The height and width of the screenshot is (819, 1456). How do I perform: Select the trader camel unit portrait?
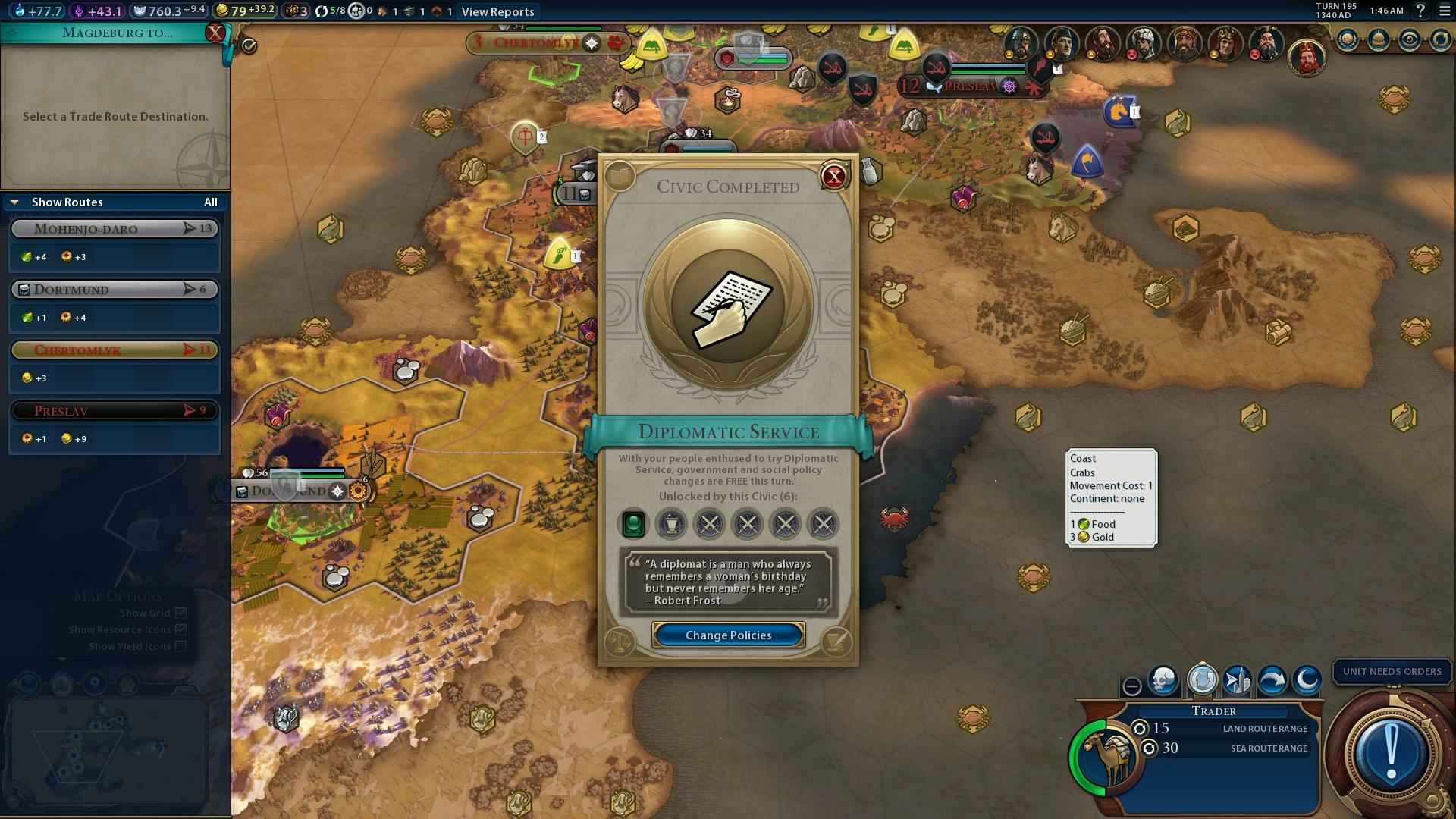(1109, 755)
